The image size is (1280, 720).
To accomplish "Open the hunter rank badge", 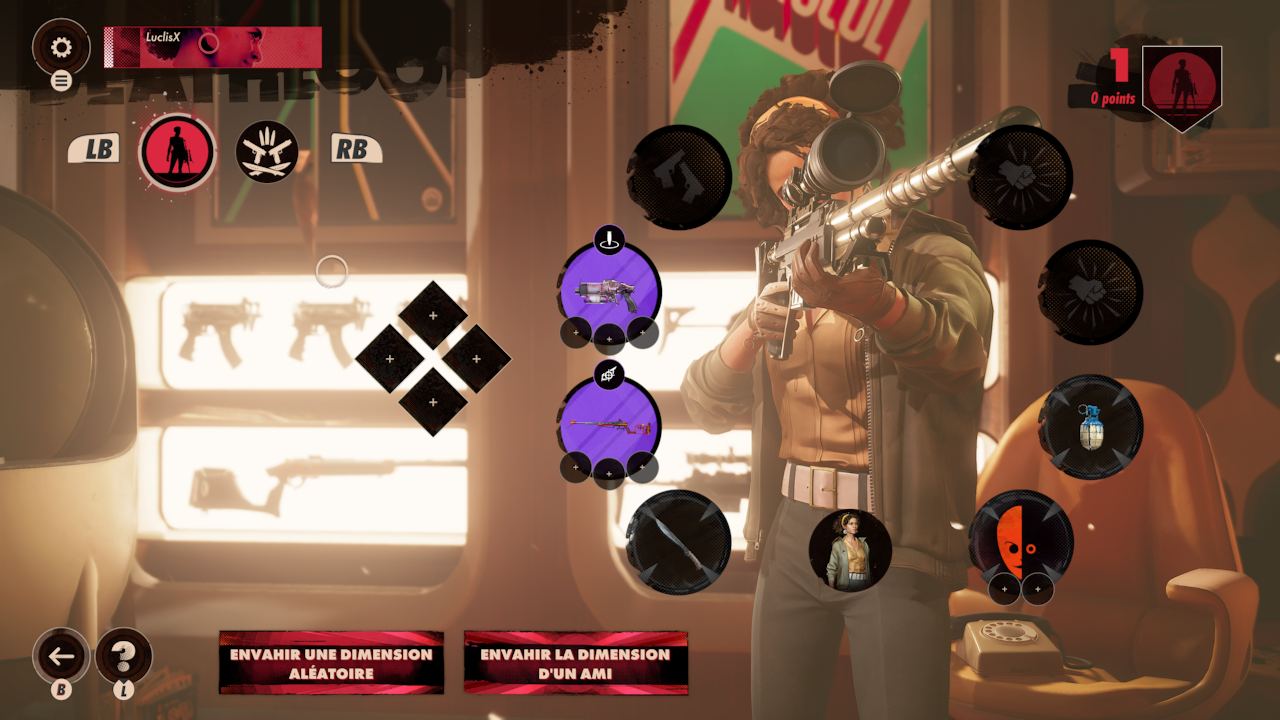I will [1181, 87].
